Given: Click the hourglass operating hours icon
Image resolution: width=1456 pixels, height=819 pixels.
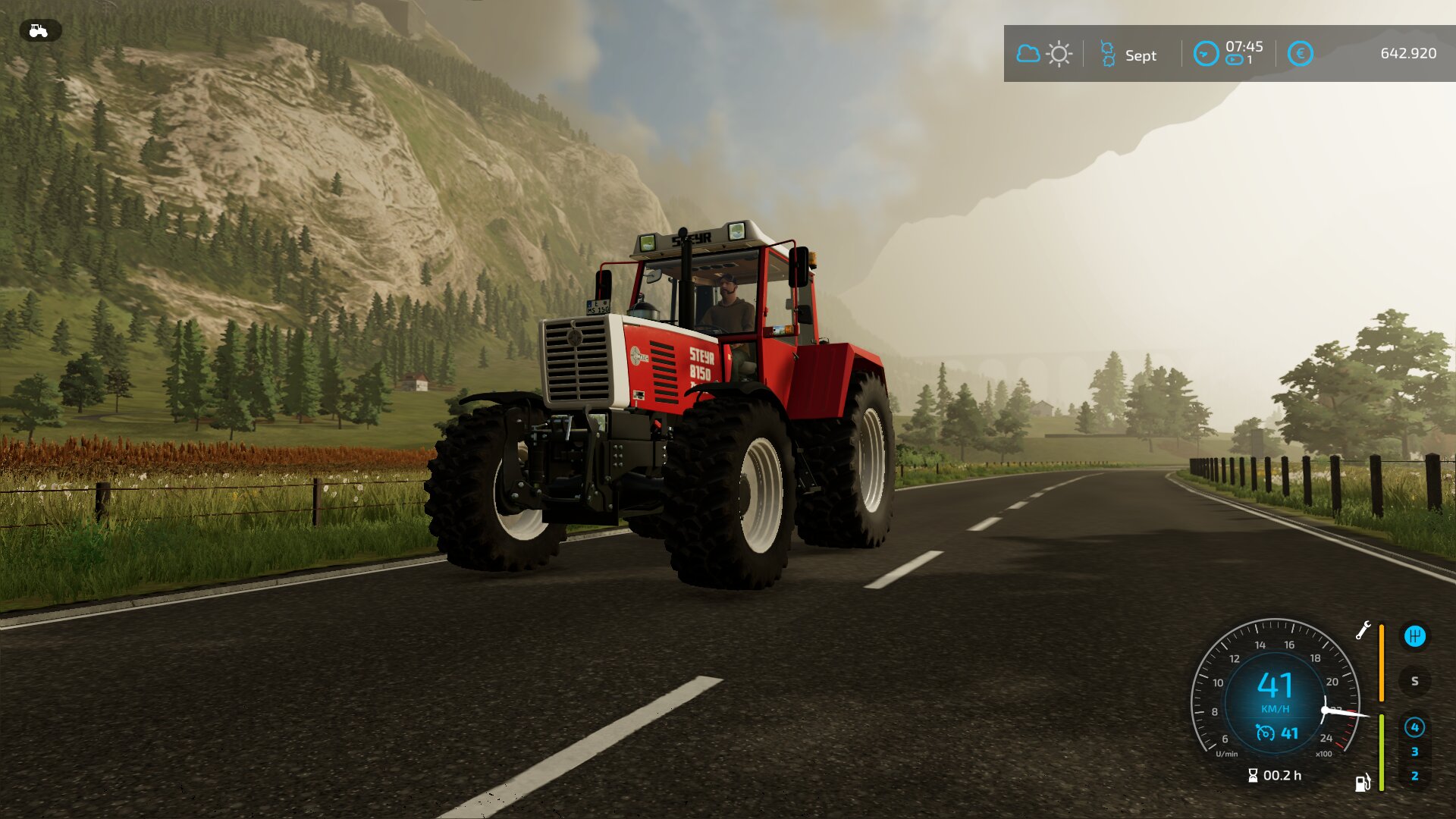Looking at the screenshot, I should (1253, 775).
